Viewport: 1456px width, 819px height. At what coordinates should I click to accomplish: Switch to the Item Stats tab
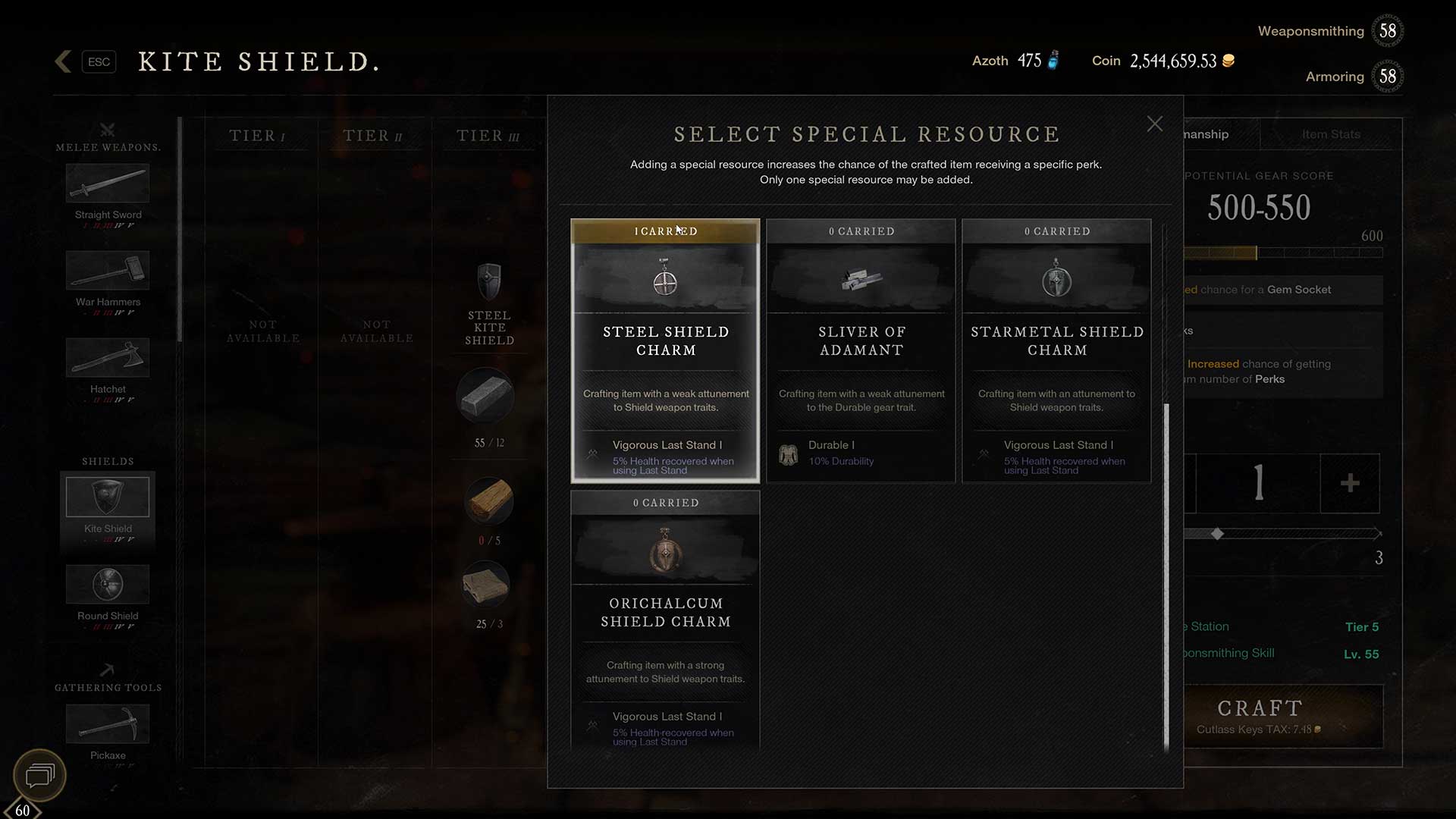tap(1331, 134)
